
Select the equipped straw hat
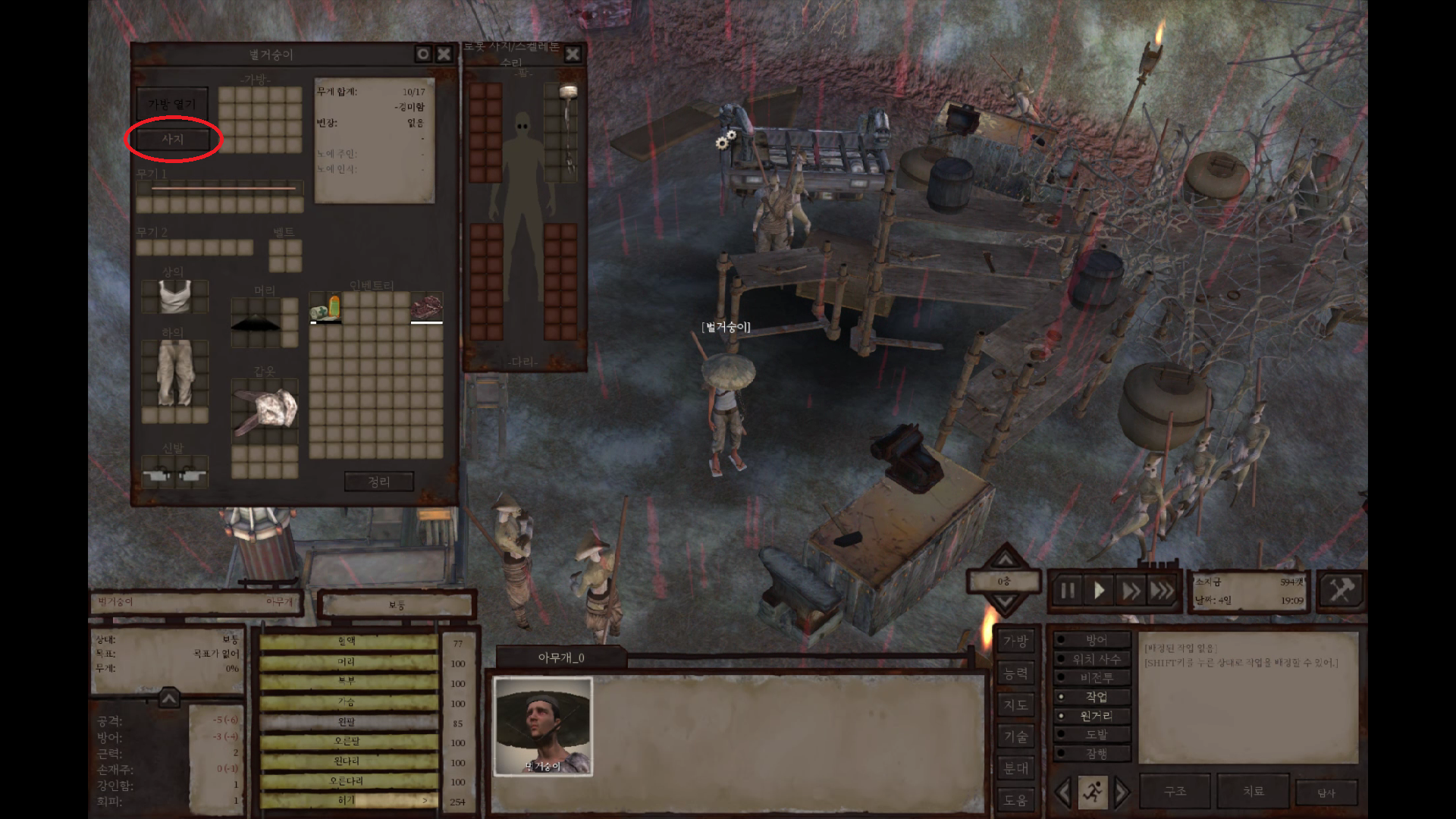(256, 323)
